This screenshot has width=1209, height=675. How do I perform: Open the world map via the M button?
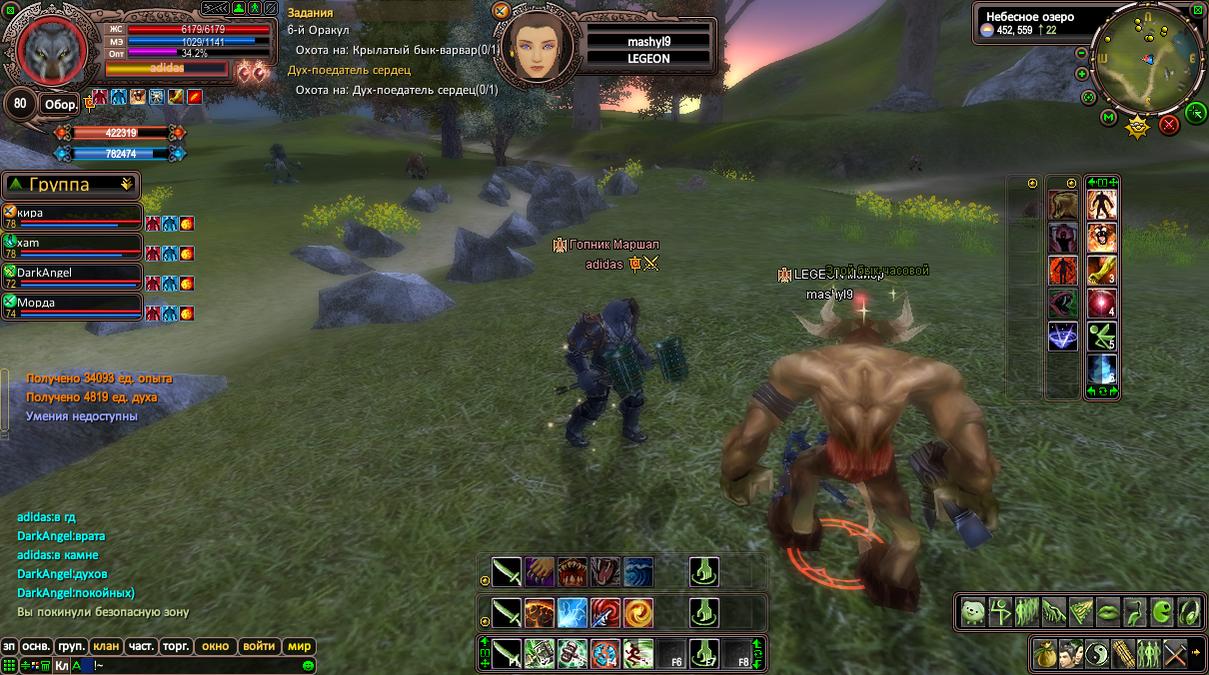1108,117
